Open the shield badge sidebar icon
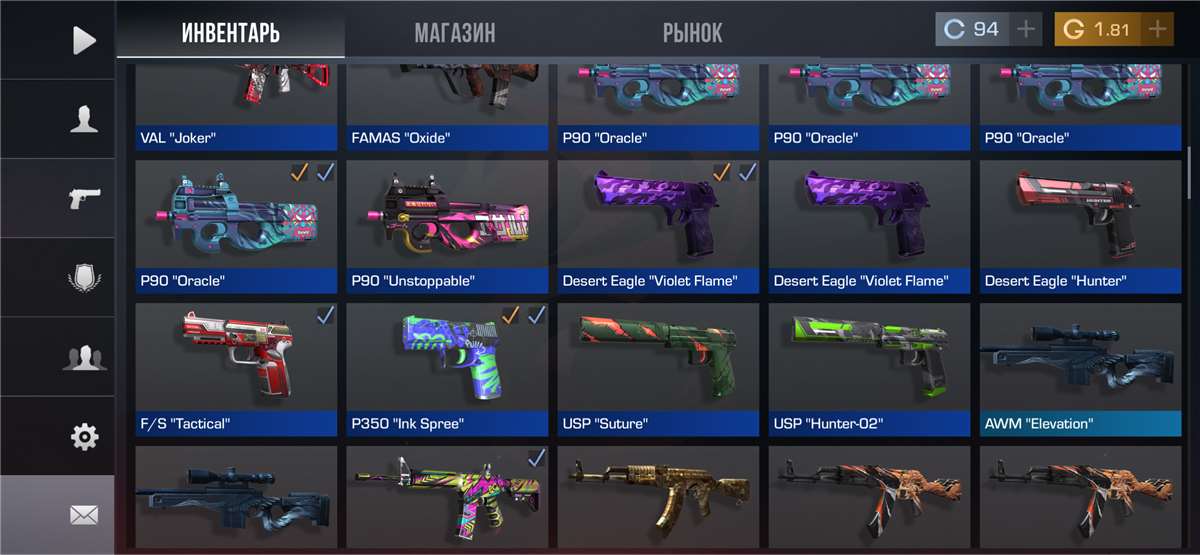This screenshot has height=555, width=1200. pyautogui.click(x=84, y=277)
